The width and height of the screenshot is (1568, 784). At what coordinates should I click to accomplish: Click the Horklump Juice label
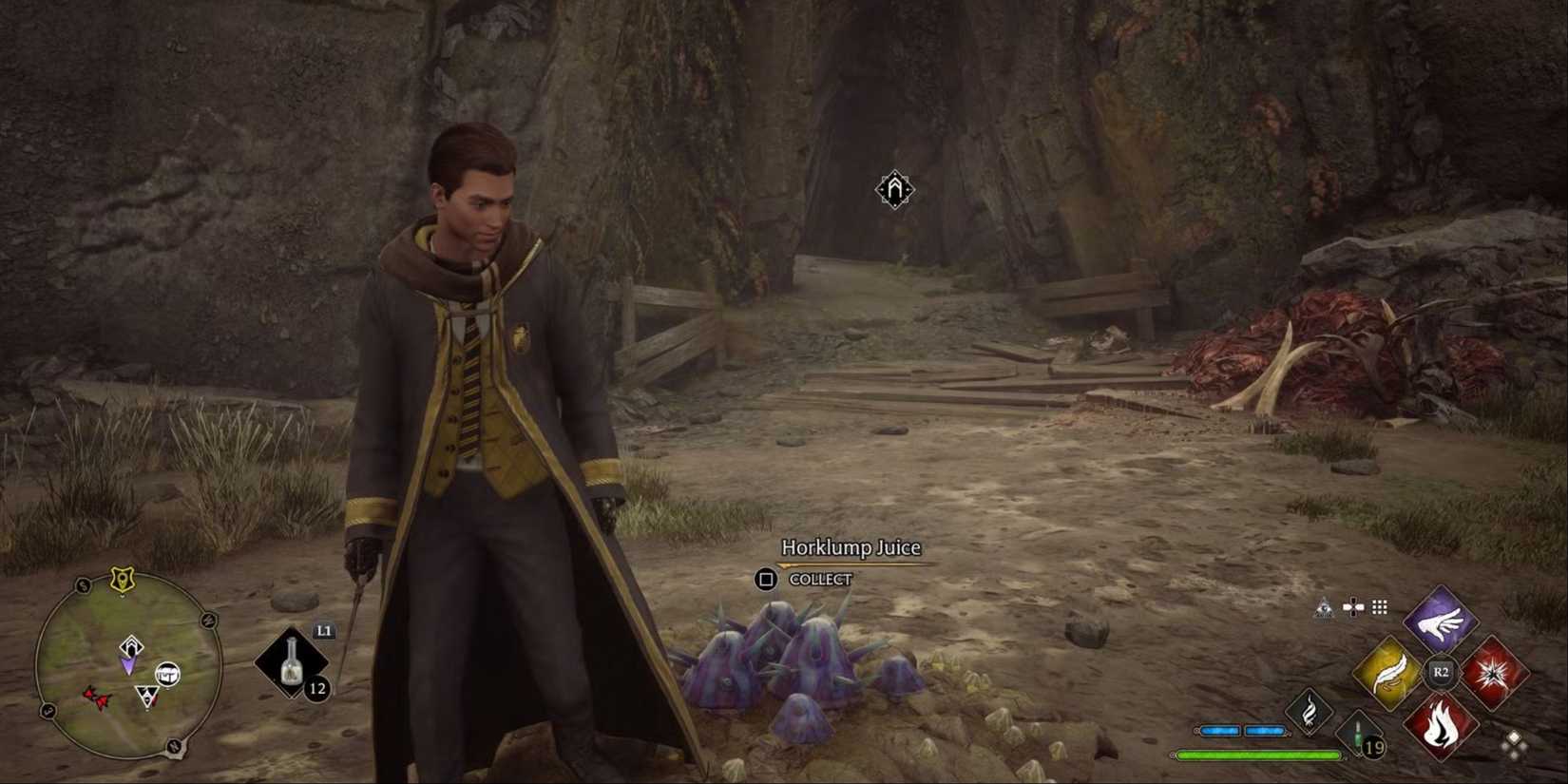pos(851,547)
